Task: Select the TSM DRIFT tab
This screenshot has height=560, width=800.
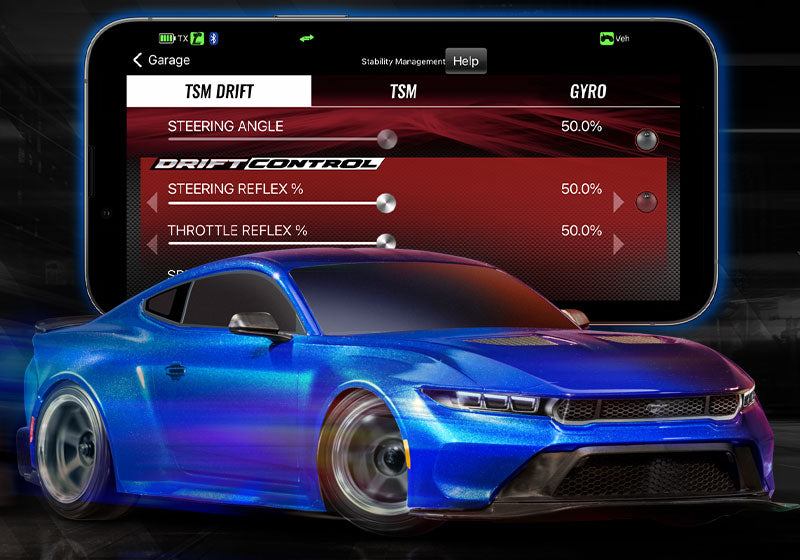Action: point(219,92)
